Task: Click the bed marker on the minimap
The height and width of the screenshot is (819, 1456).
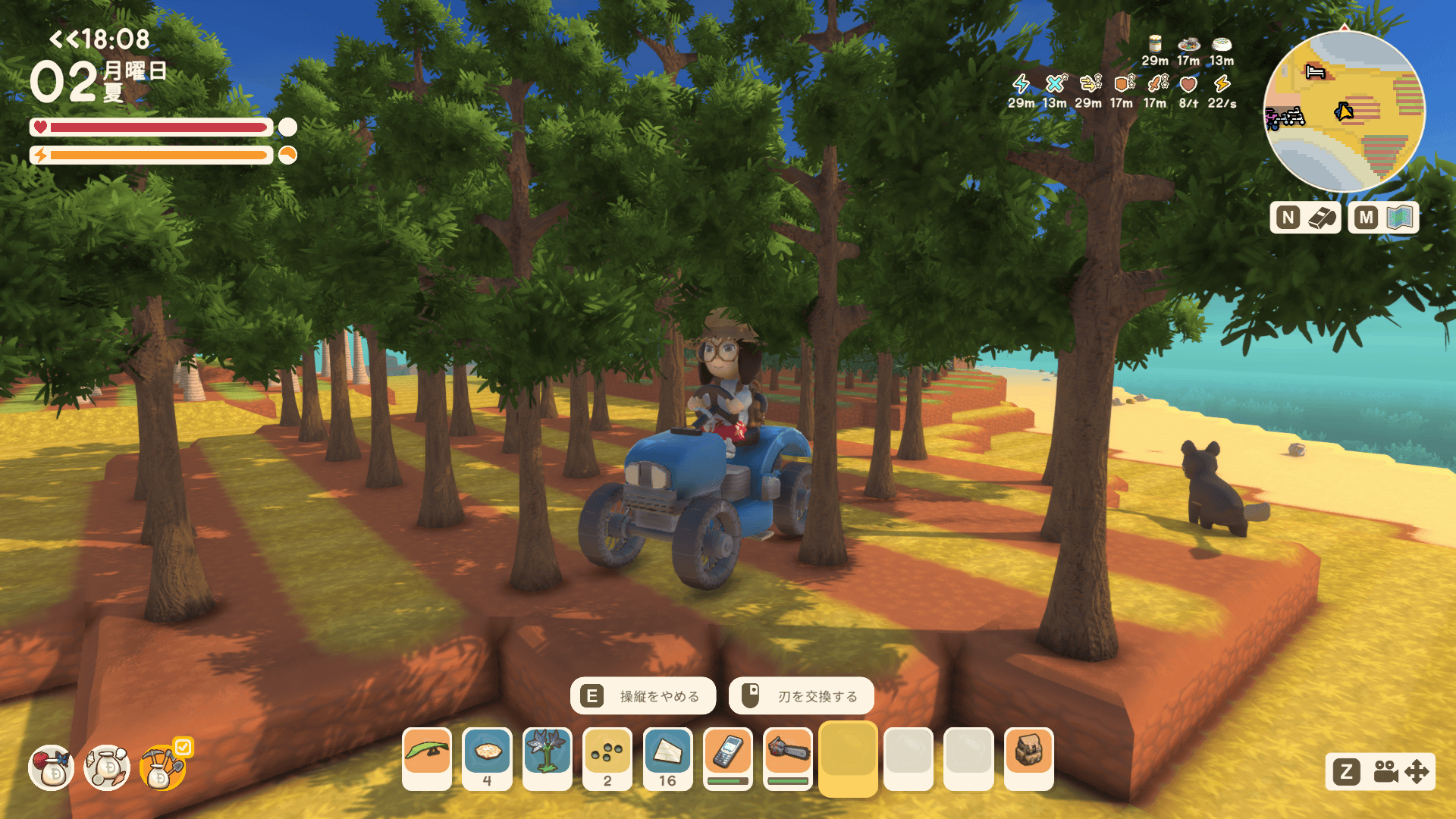Action: (x=1315, y=72)
